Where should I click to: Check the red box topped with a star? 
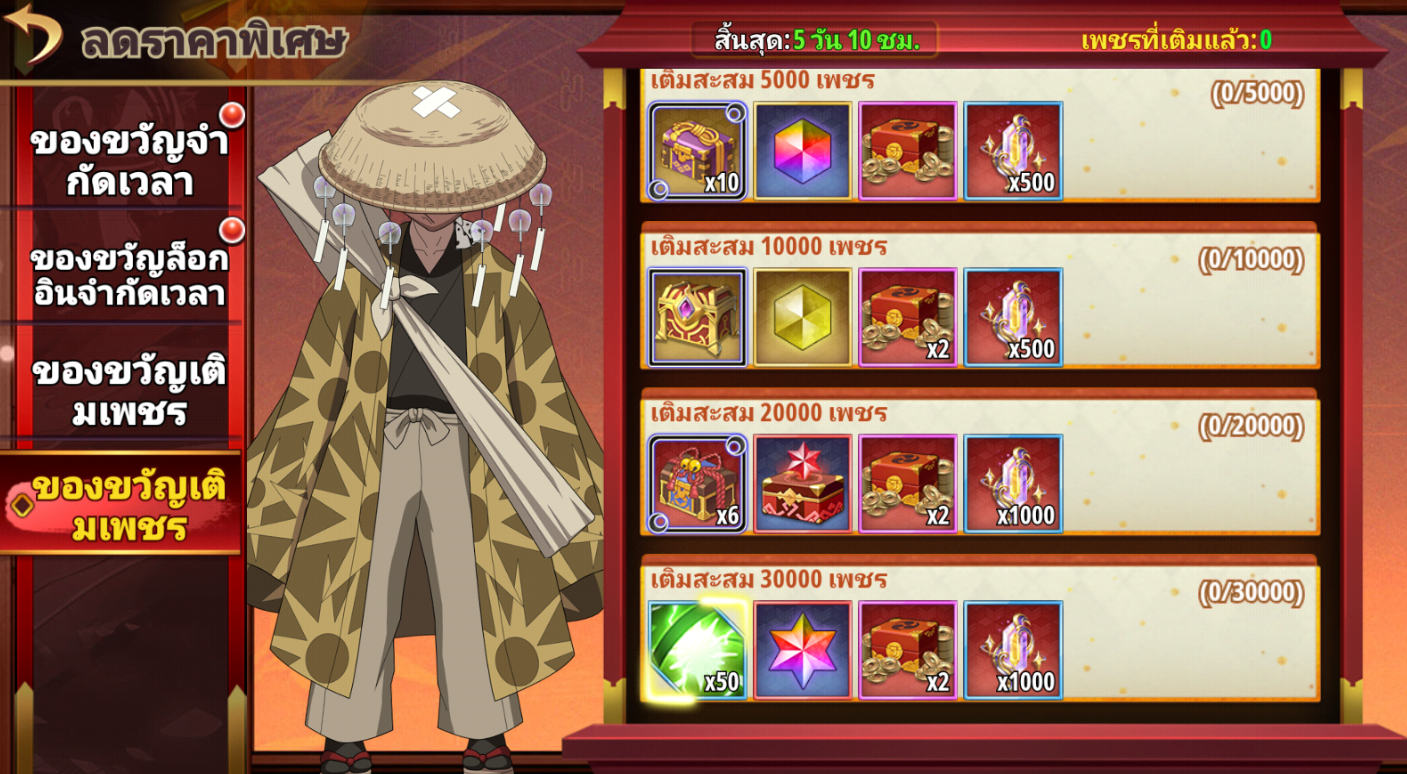[803, 484]
